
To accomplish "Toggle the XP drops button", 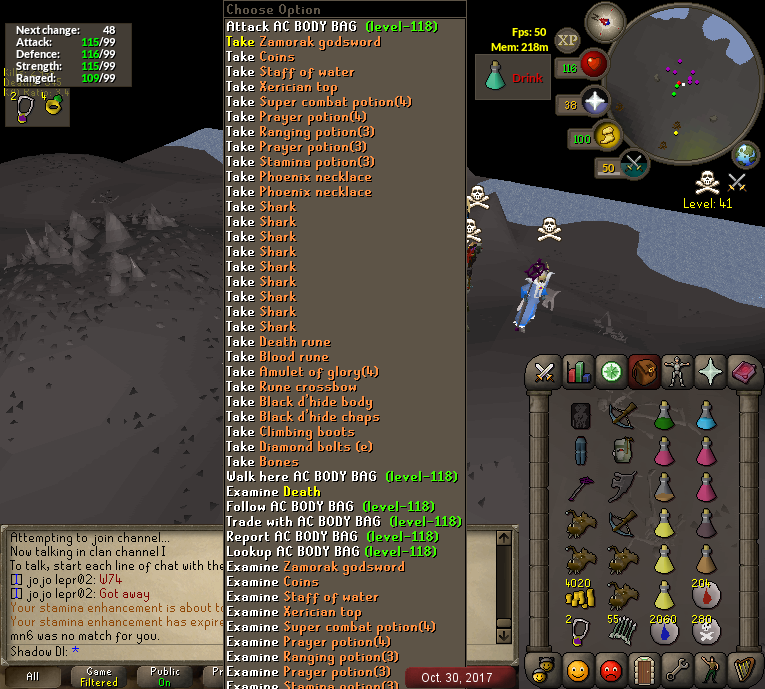I will pos(568,39).
